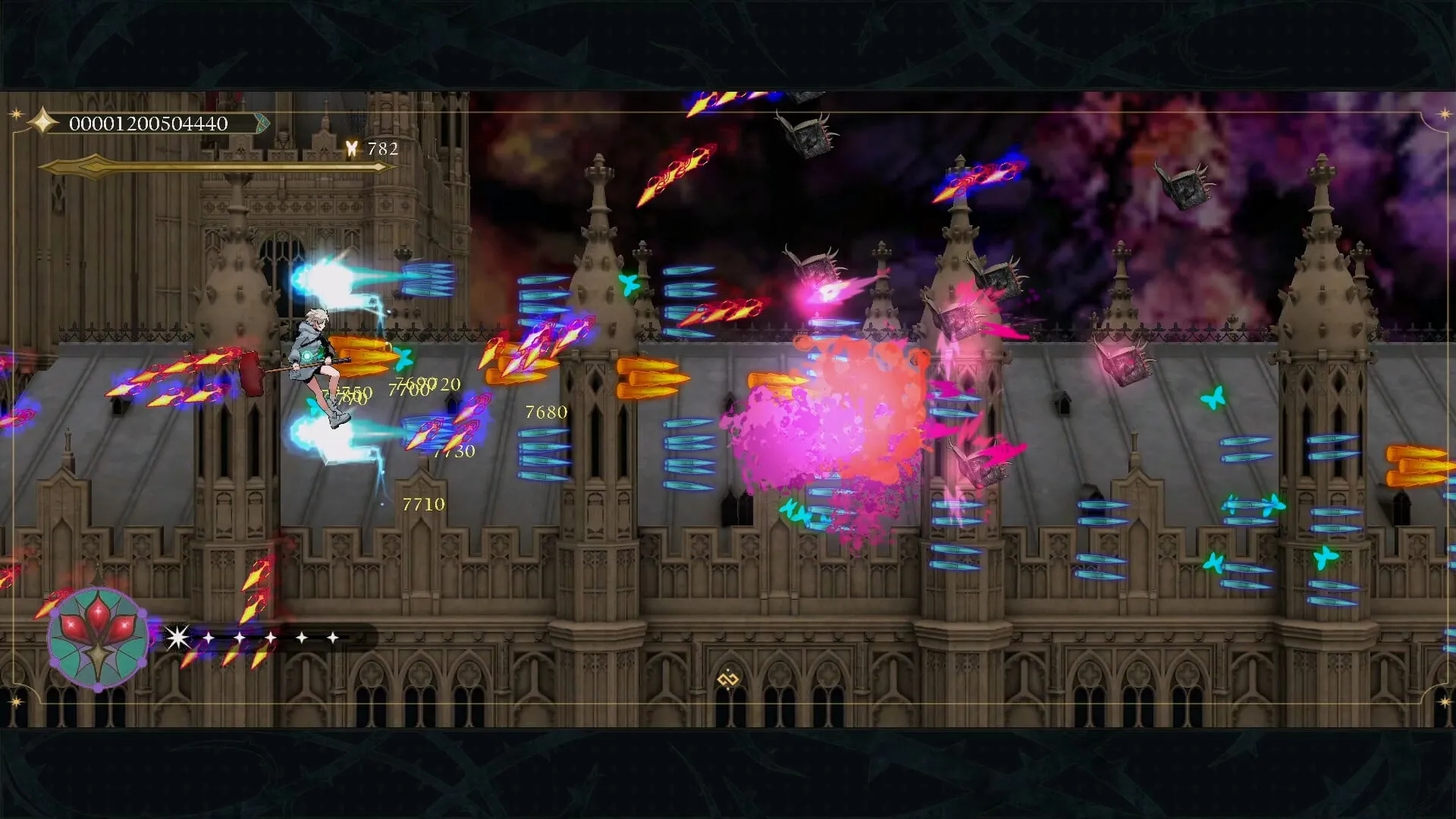Click the large white starburst on the level meter

pos(178,637)
